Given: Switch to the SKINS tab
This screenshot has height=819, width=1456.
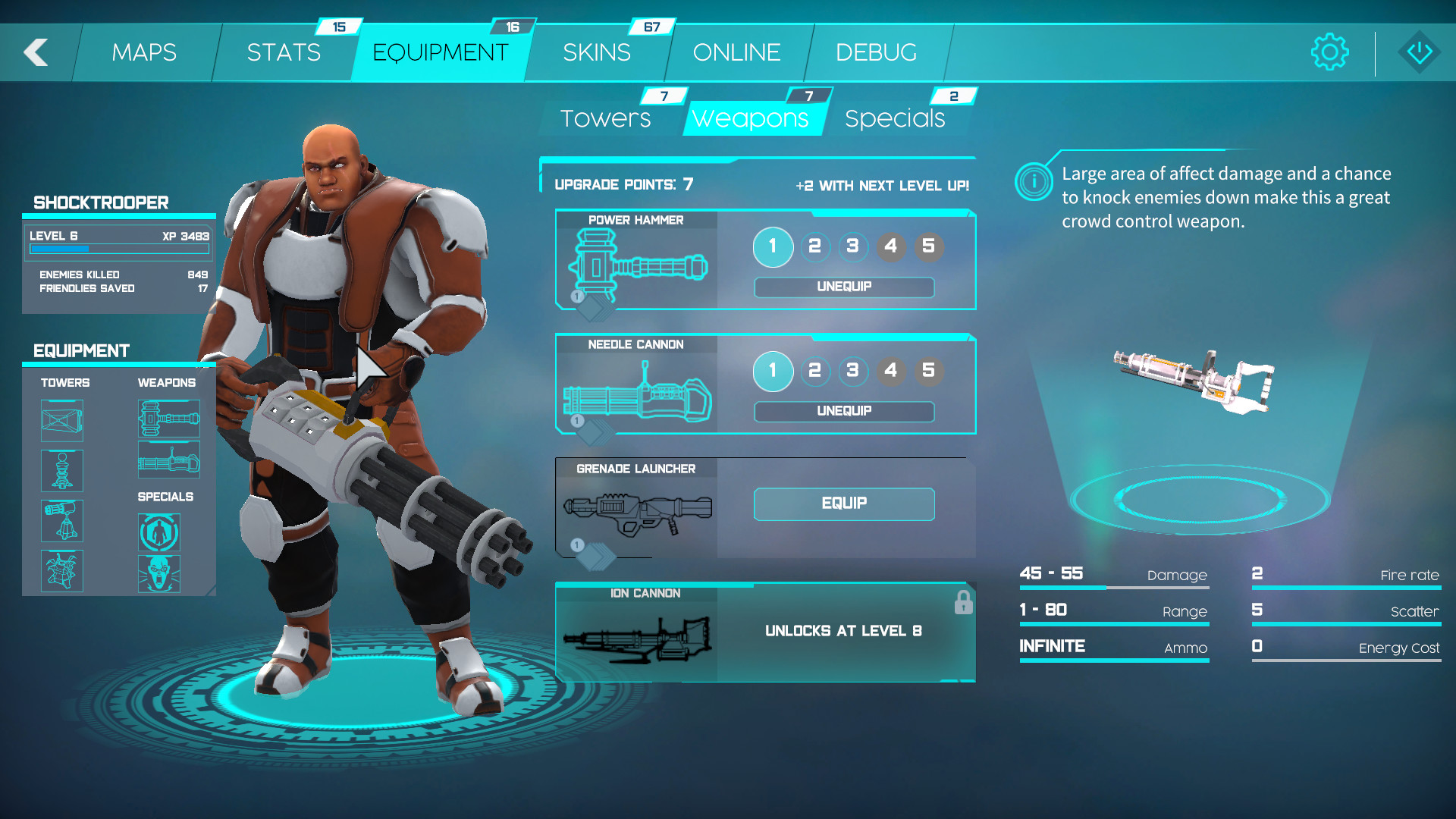Looking at the screenshot, I should 596,52.
